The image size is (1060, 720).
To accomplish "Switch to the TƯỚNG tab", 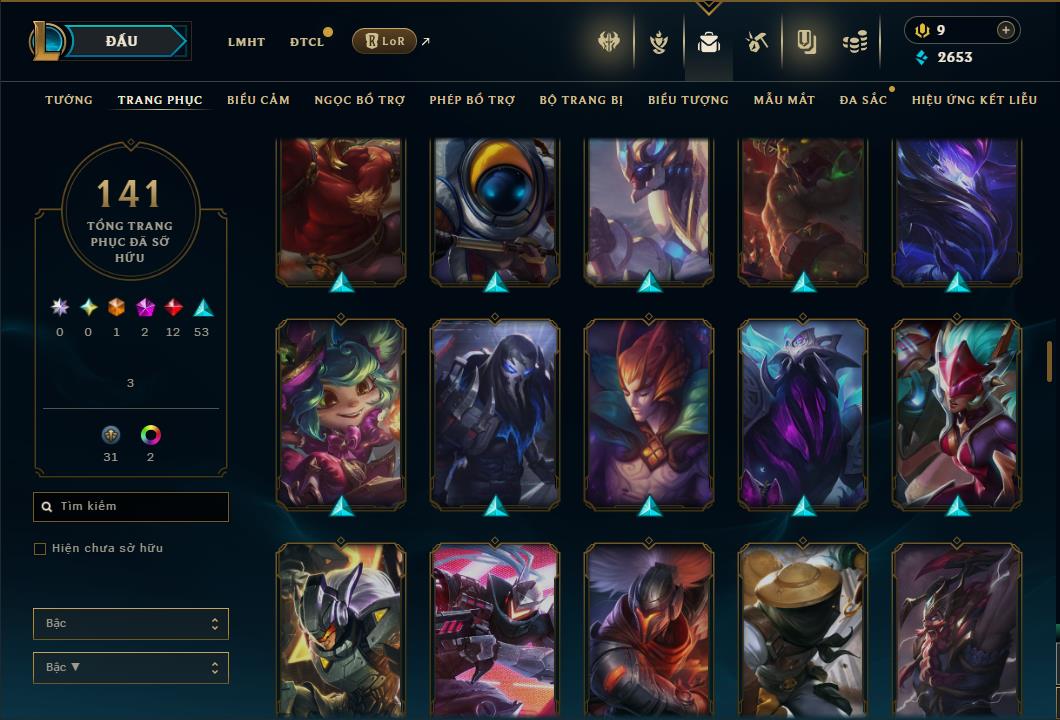I will coord(69,100).
